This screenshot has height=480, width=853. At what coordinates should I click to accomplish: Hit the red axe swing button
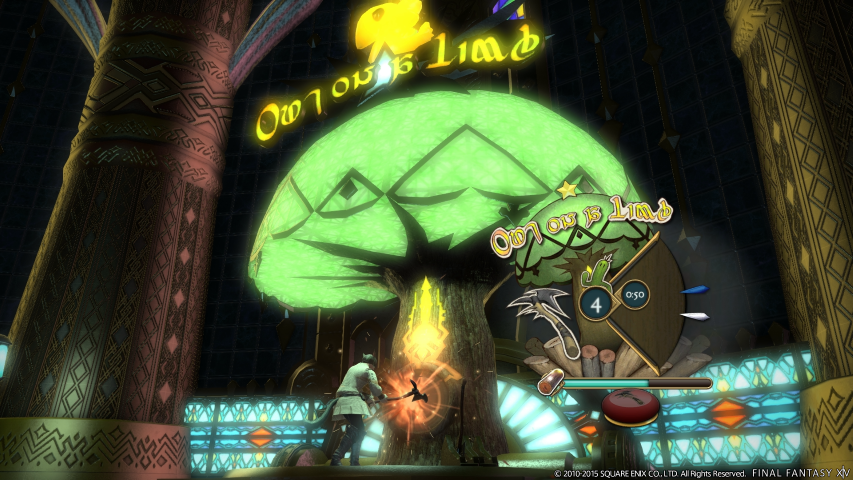629,405
